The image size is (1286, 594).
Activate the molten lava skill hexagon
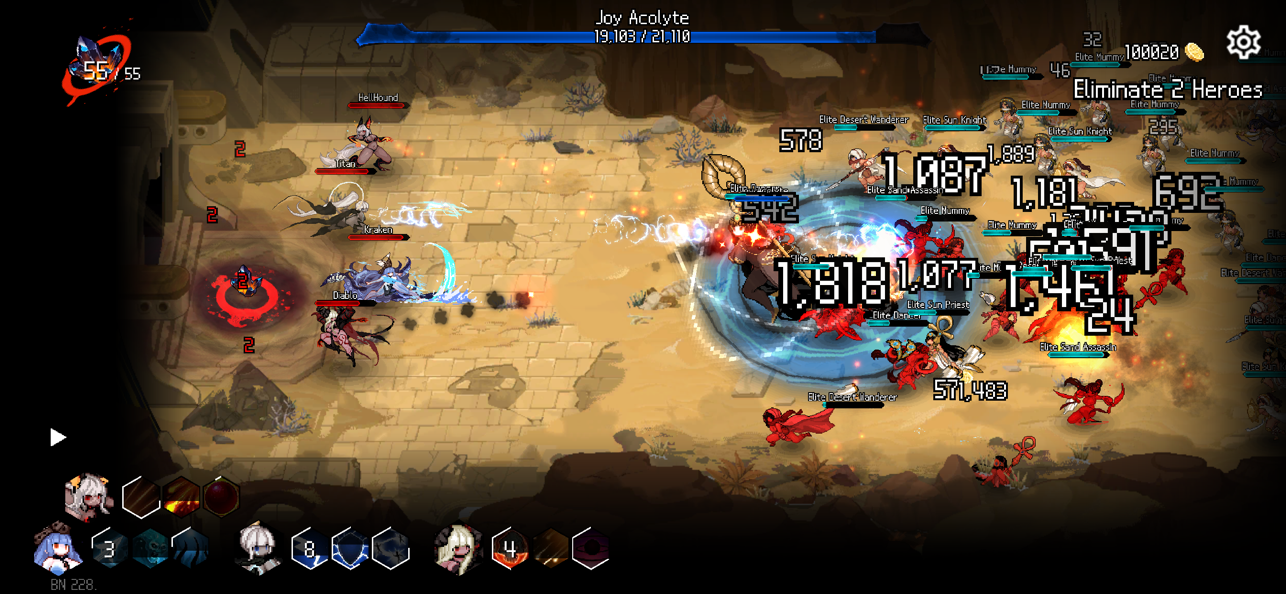coord(181,496)
